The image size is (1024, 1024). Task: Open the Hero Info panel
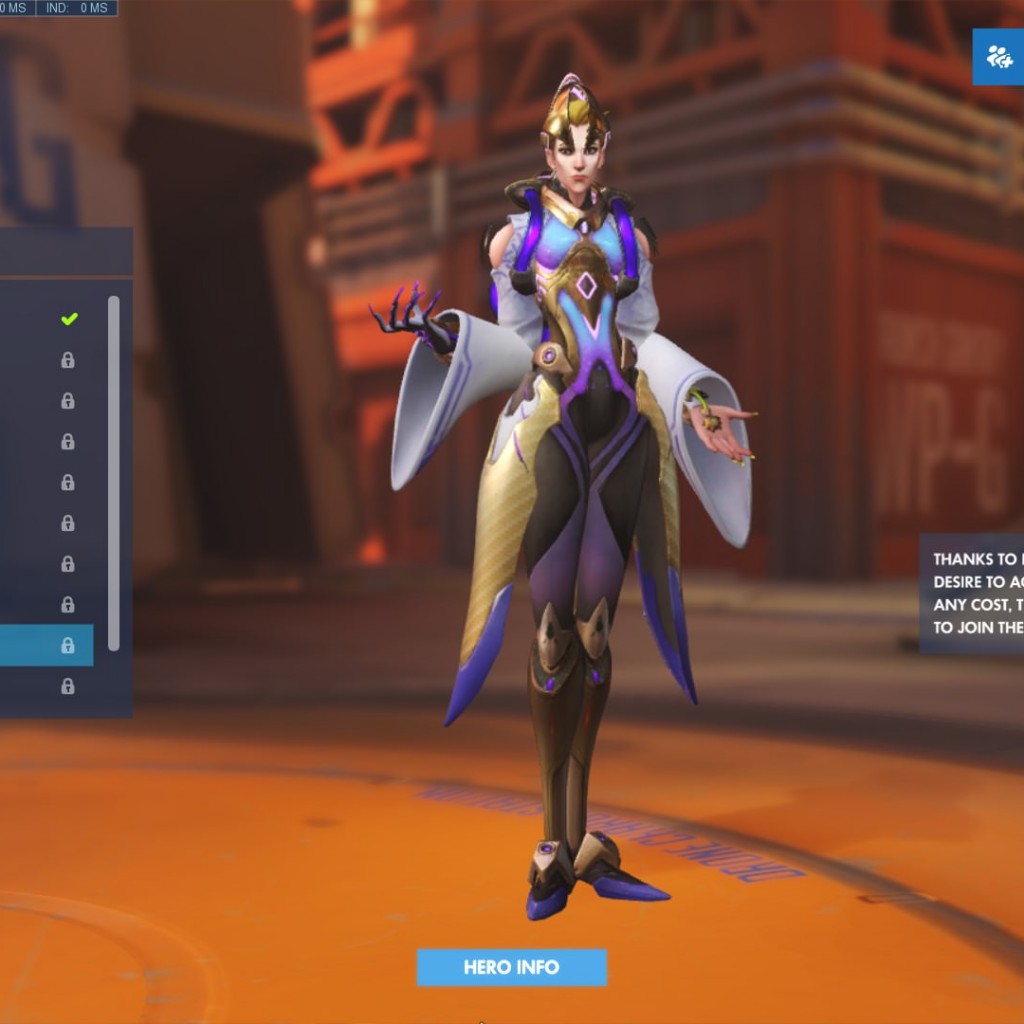(511, 967)
